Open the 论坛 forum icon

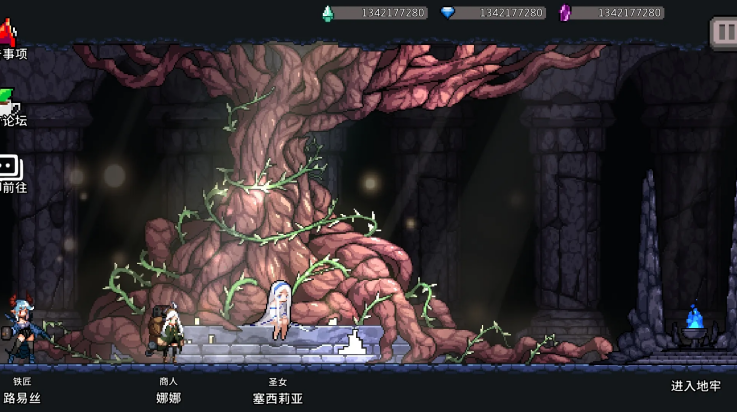[x=8, y=101]
